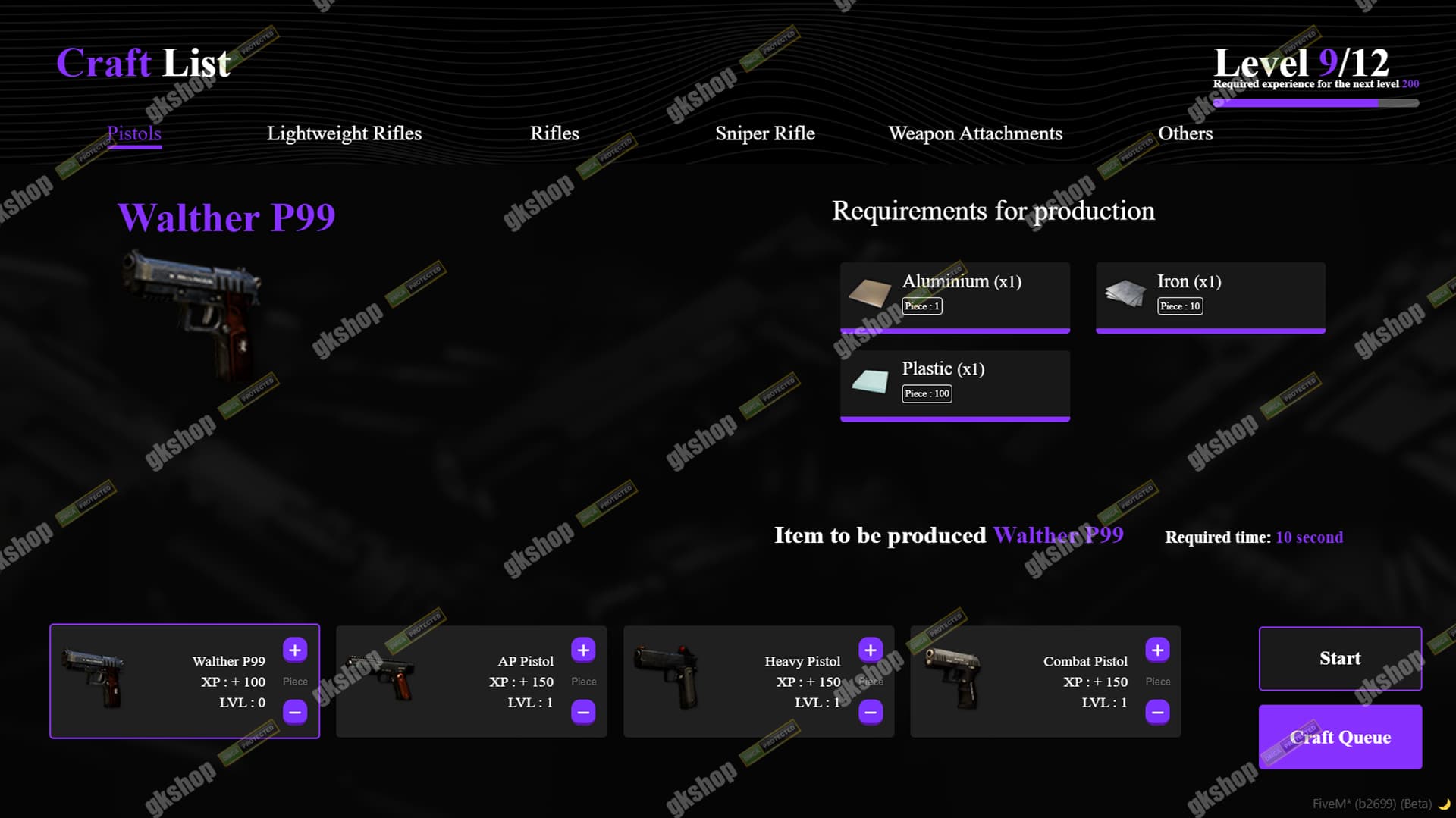1456x818 pixels.
Task: Click the Iron ingredient icon
Action: point(1127,292)
